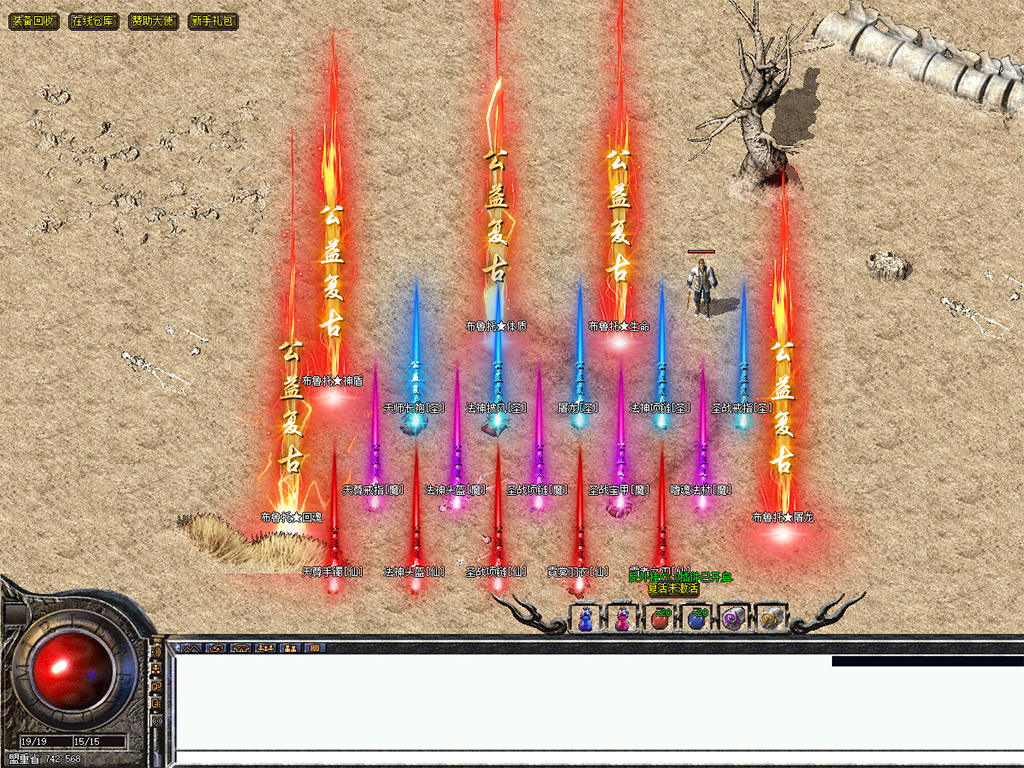Toggle the sound wave icon beside chat
Screen dimensions: 1024x768
(157, 653)
